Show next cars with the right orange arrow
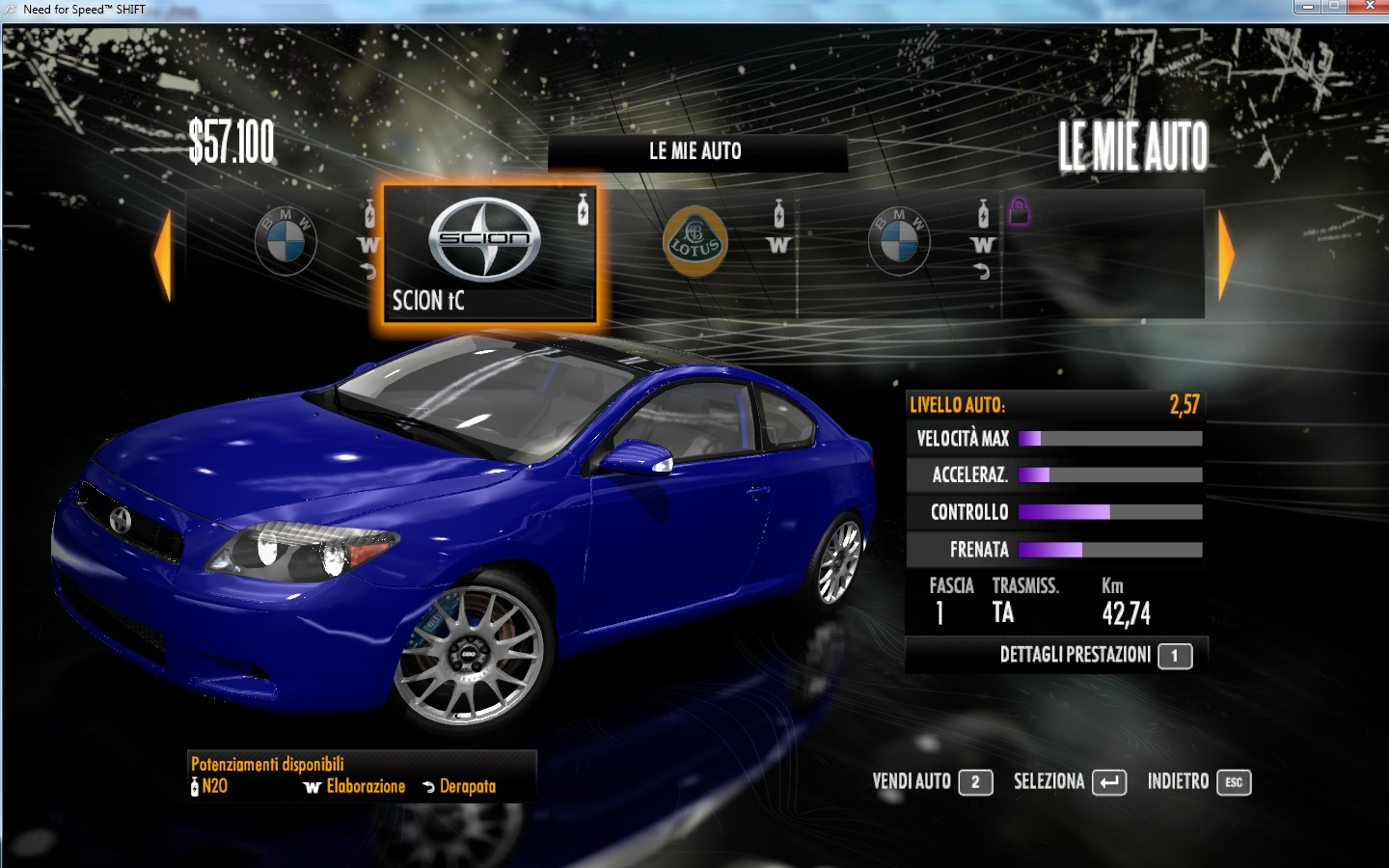The image size is (1389, 868). pyautogui.click(x=1226, y=256)
